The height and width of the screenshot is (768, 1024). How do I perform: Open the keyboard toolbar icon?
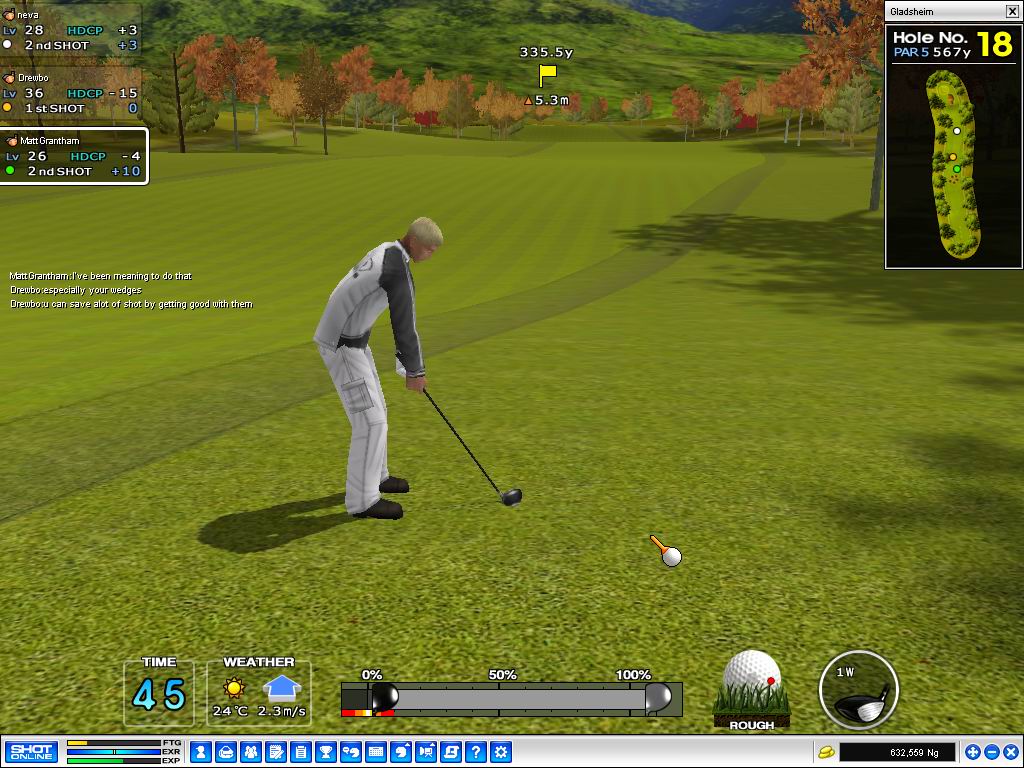click(x=376, y=751)
